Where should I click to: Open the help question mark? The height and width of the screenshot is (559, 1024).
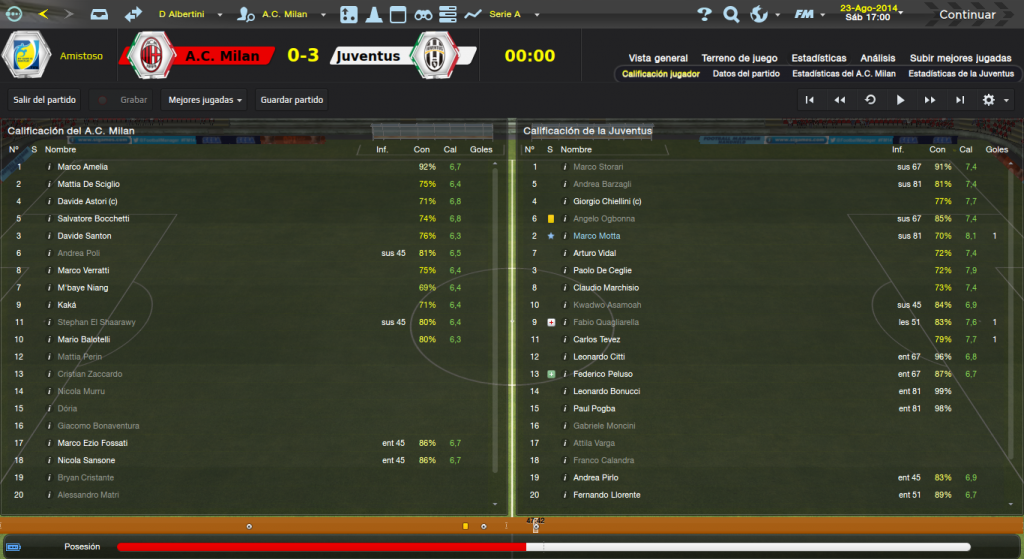pos(704,15)
